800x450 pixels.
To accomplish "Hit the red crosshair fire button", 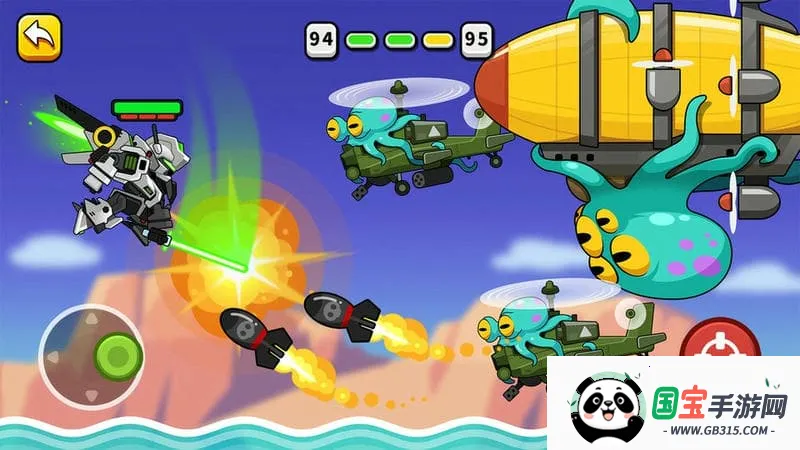I will coord(719,342).
